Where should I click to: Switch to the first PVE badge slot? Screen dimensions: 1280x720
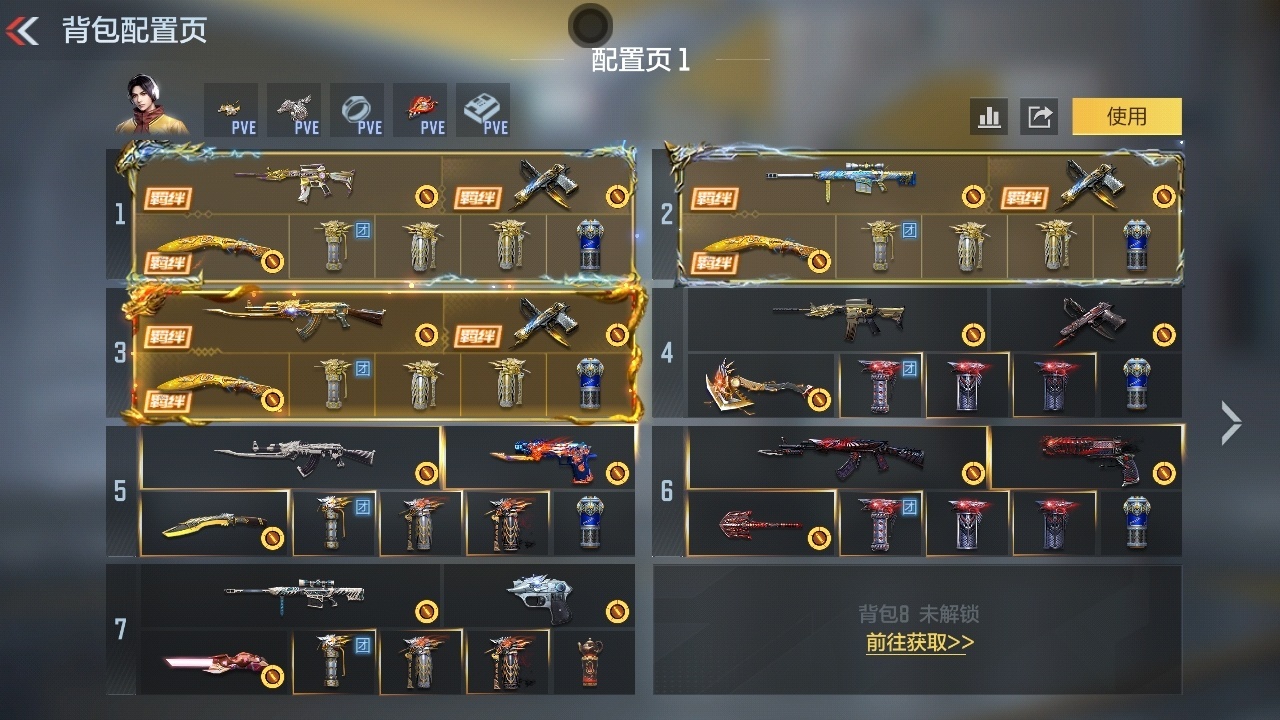click(x=231, y=109)
